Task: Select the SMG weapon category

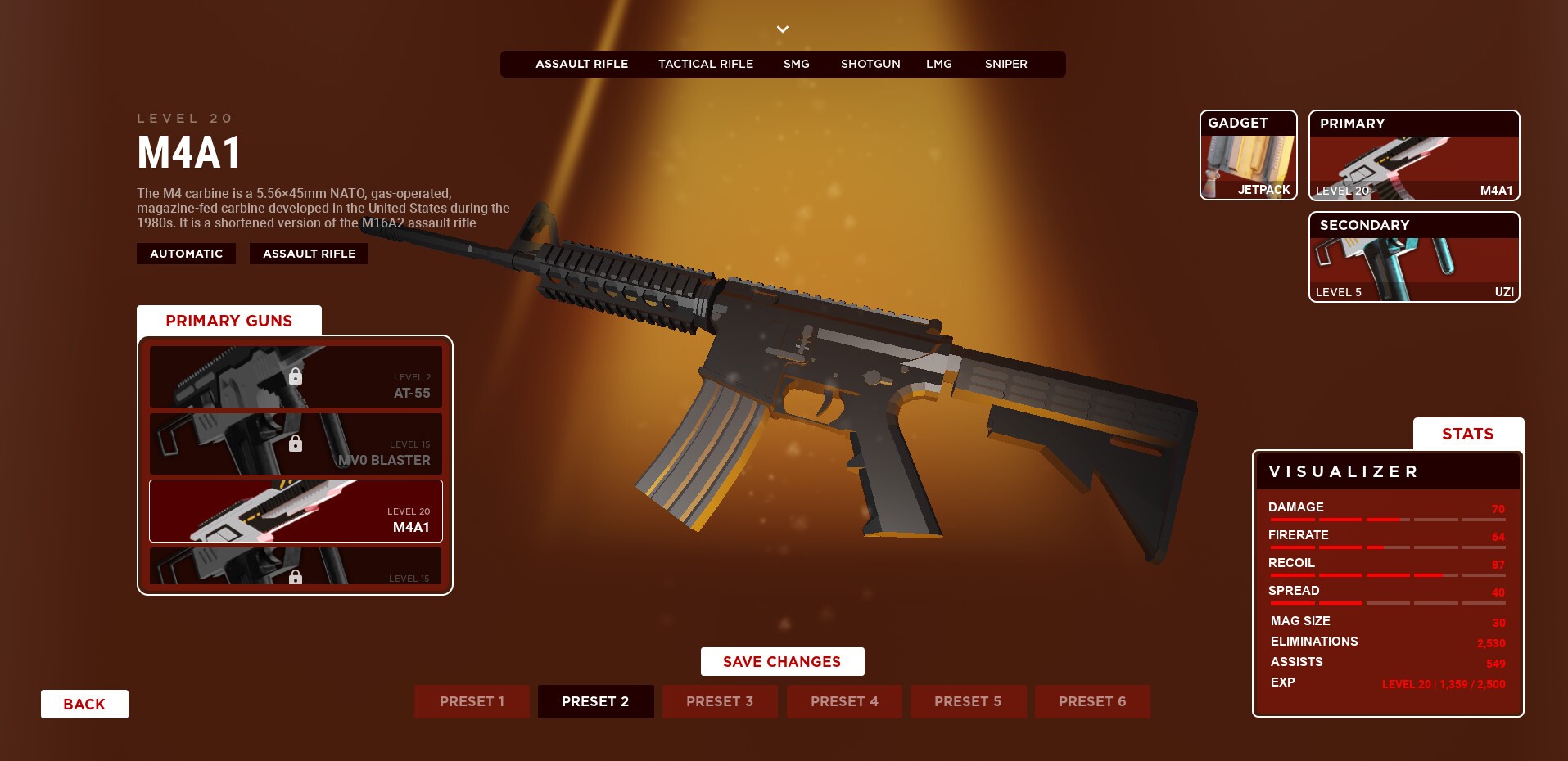Action: 796,64
